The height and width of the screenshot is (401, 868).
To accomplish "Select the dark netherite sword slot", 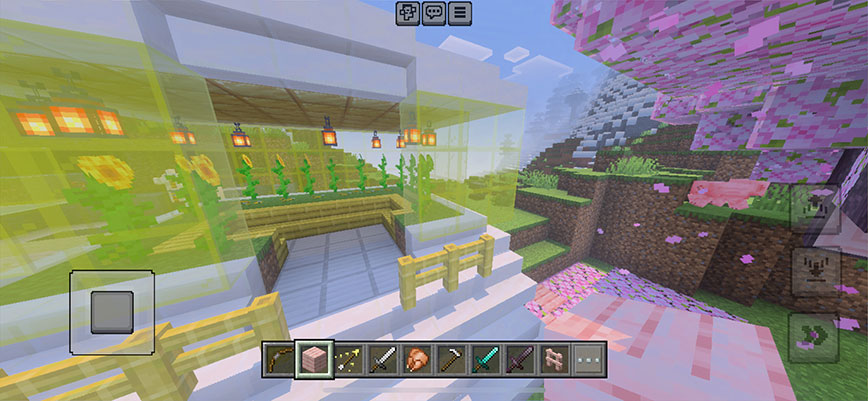I will tap(519, 360).
